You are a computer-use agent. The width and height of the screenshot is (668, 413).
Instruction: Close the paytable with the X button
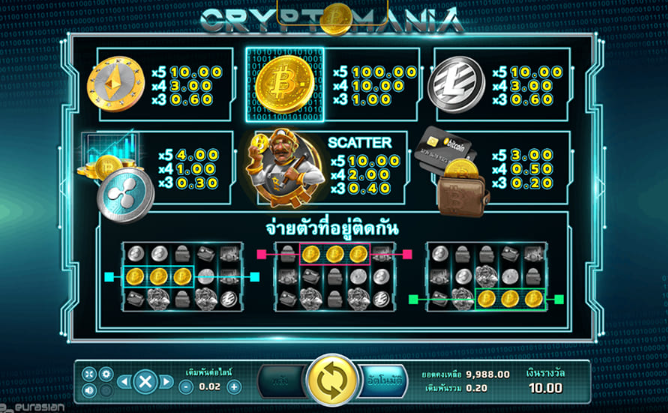pos(145,381)
